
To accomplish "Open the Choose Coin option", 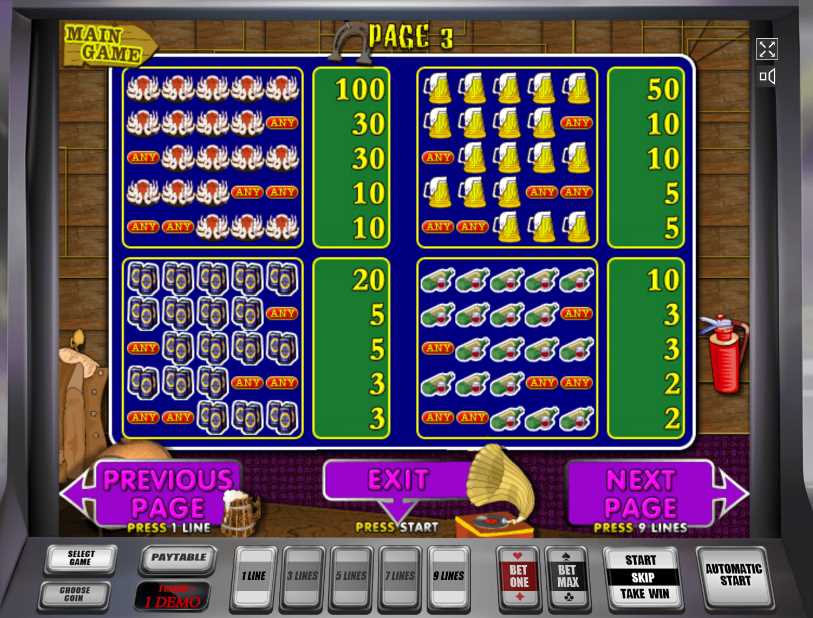I will (75, 595).
